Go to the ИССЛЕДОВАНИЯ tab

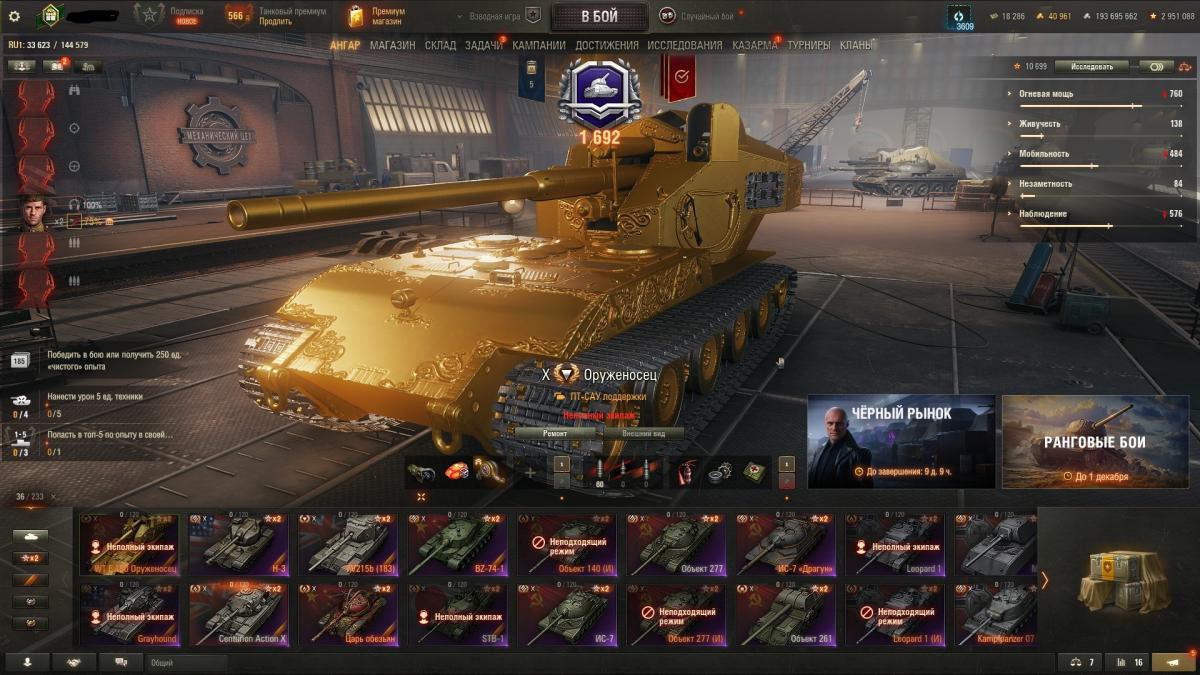[684, 45]
